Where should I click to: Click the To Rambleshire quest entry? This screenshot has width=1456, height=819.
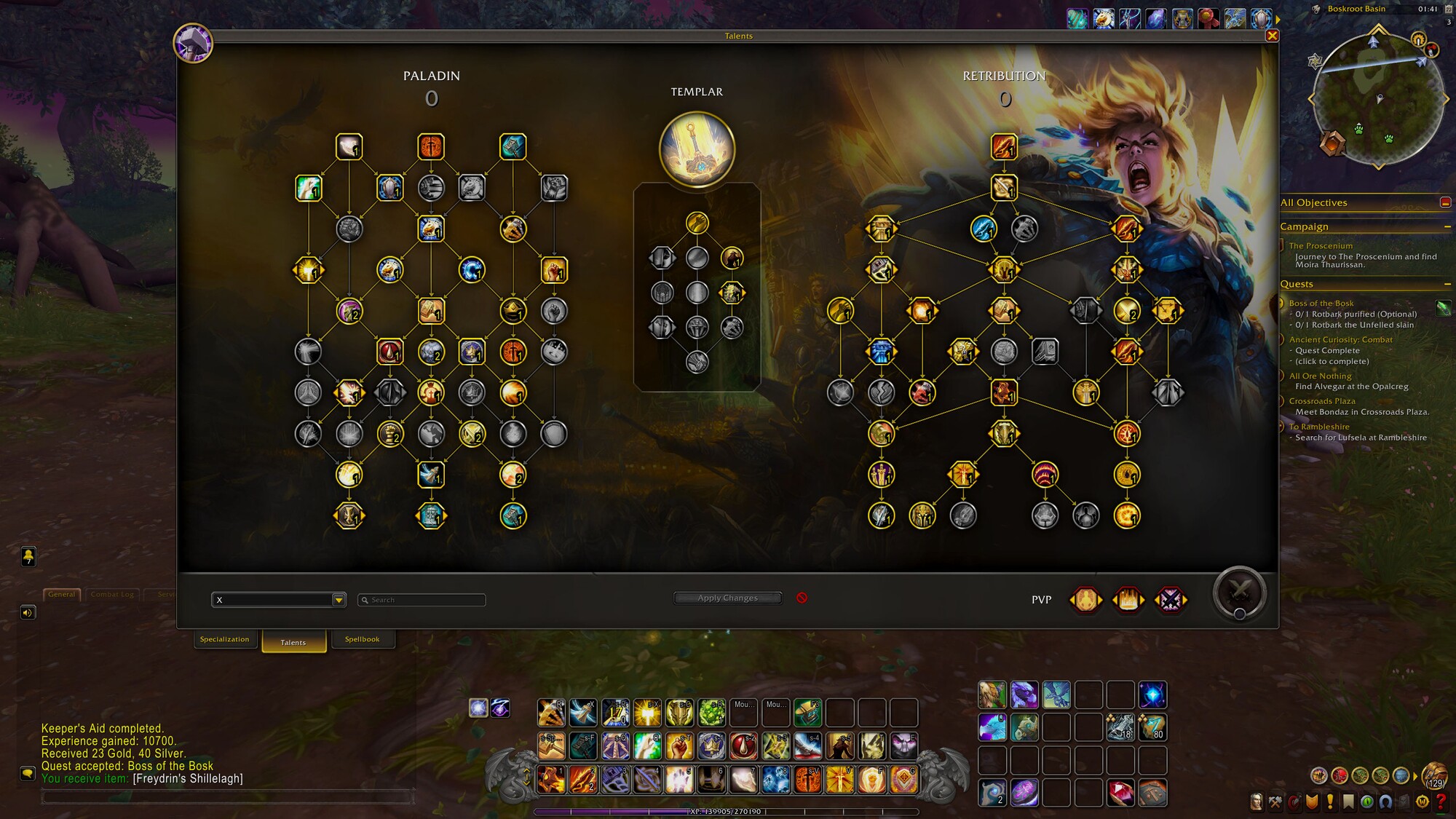click(x=1318, y=427)
